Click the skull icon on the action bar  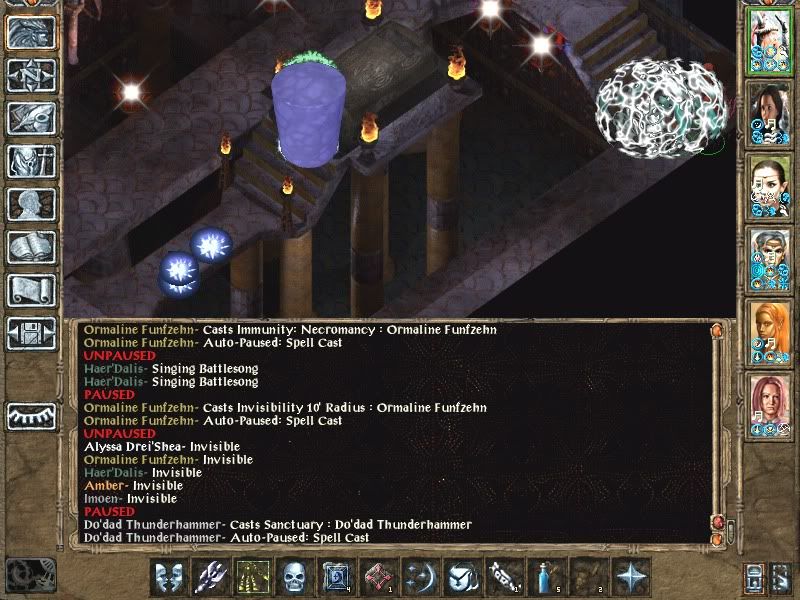[295, 577]
